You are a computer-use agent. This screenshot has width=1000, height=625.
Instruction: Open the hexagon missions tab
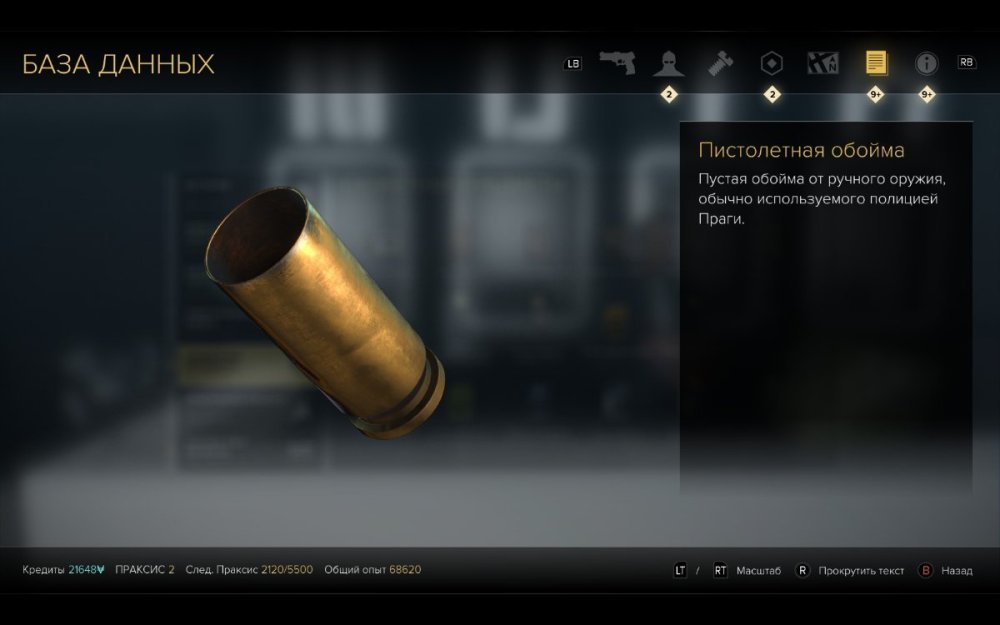pos(771,63)
